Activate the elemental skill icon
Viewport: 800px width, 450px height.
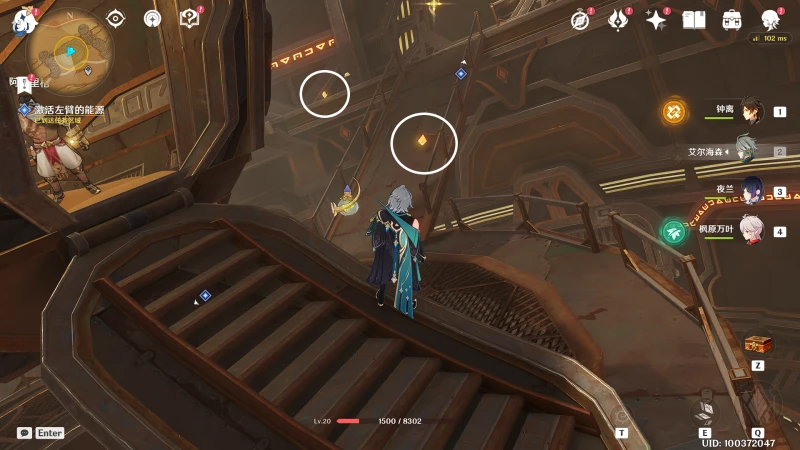click(706, 412)
